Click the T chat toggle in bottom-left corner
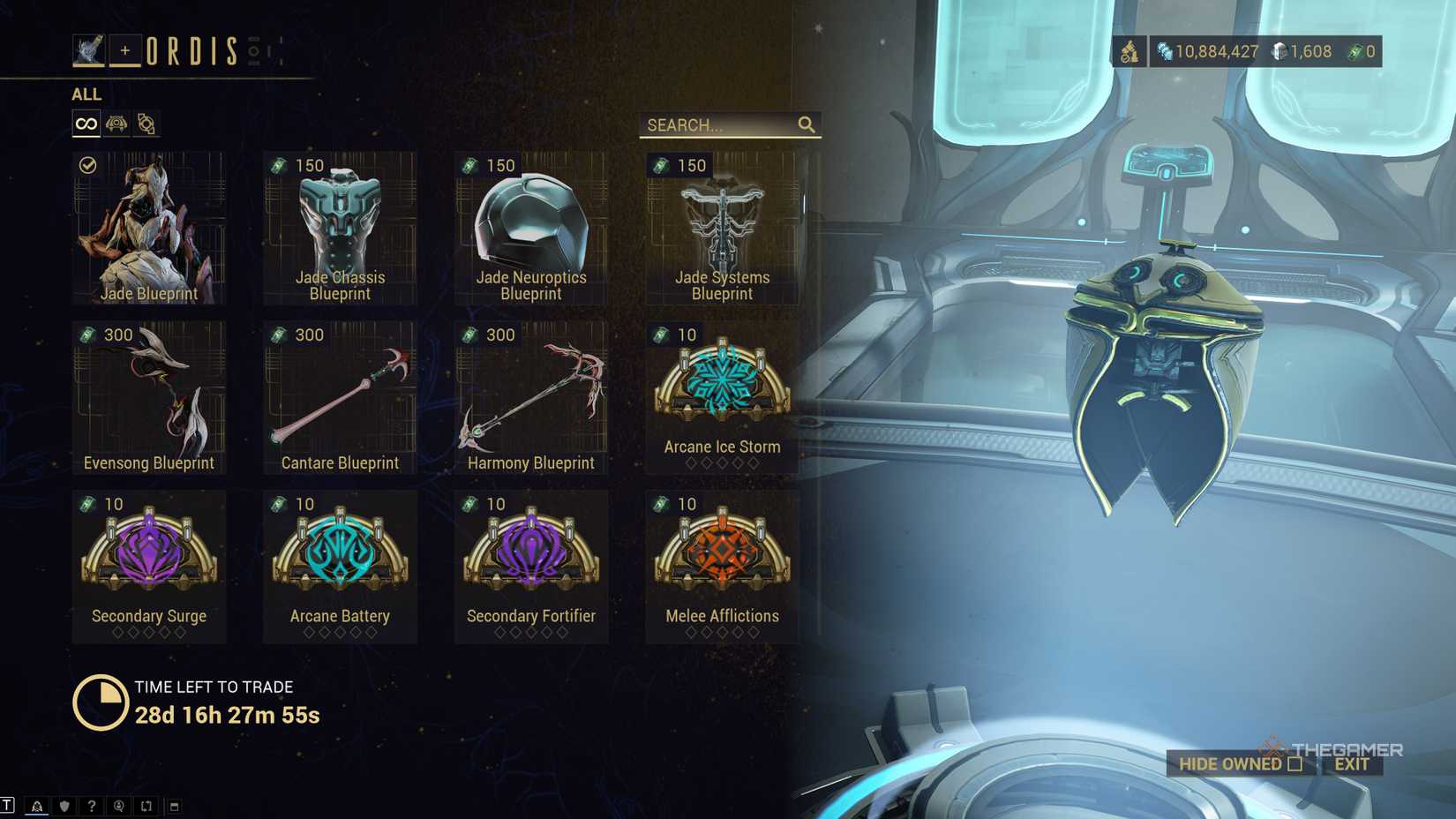 pos(7,806)
